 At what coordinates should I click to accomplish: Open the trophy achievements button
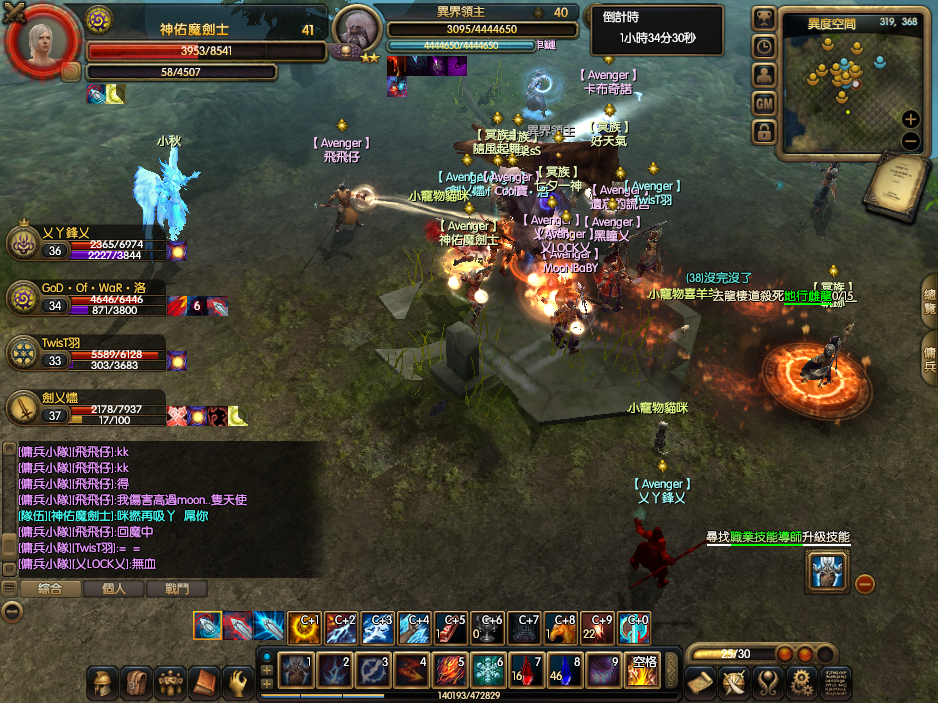(x=764, y=18)
